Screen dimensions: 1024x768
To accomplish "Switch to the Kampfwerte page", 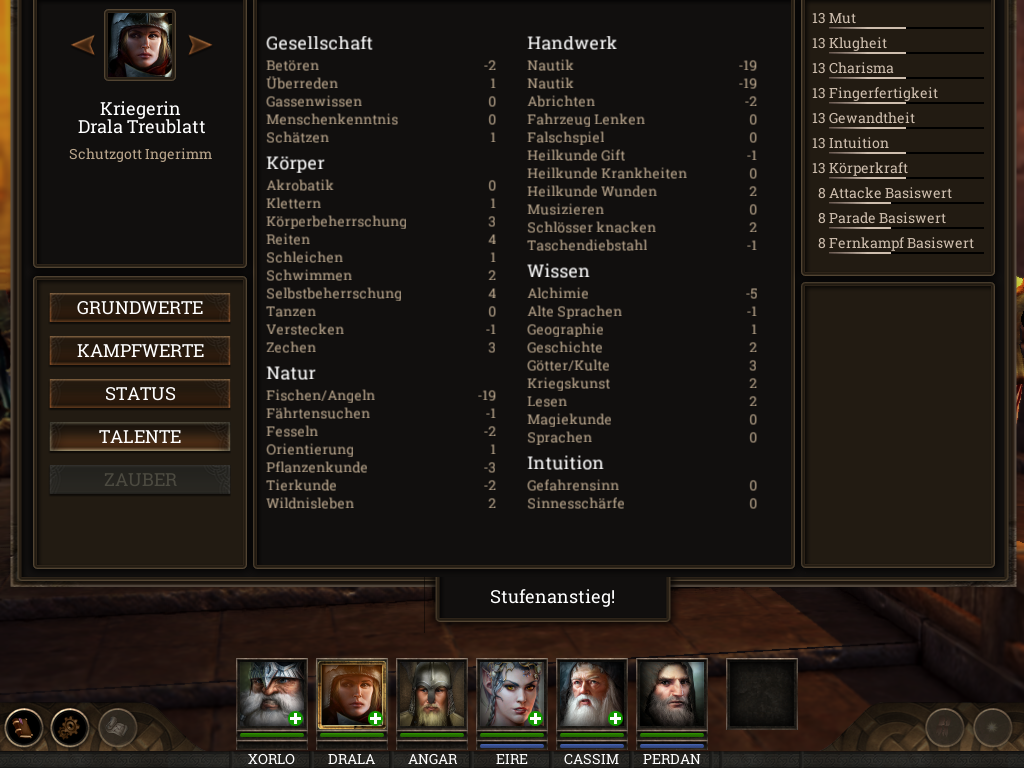I will click(140, 351).
